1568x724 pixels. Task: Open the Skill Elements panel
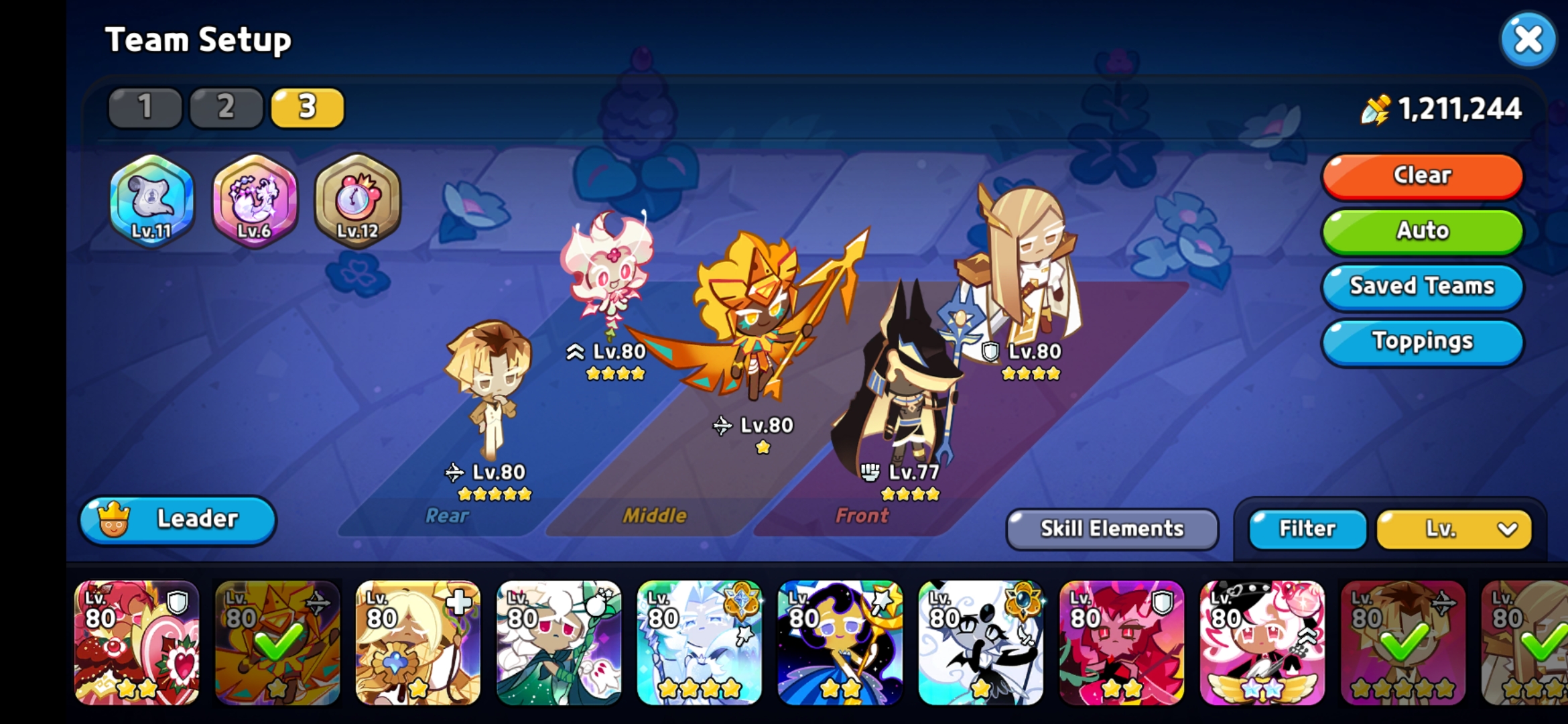pos(1110,529)
